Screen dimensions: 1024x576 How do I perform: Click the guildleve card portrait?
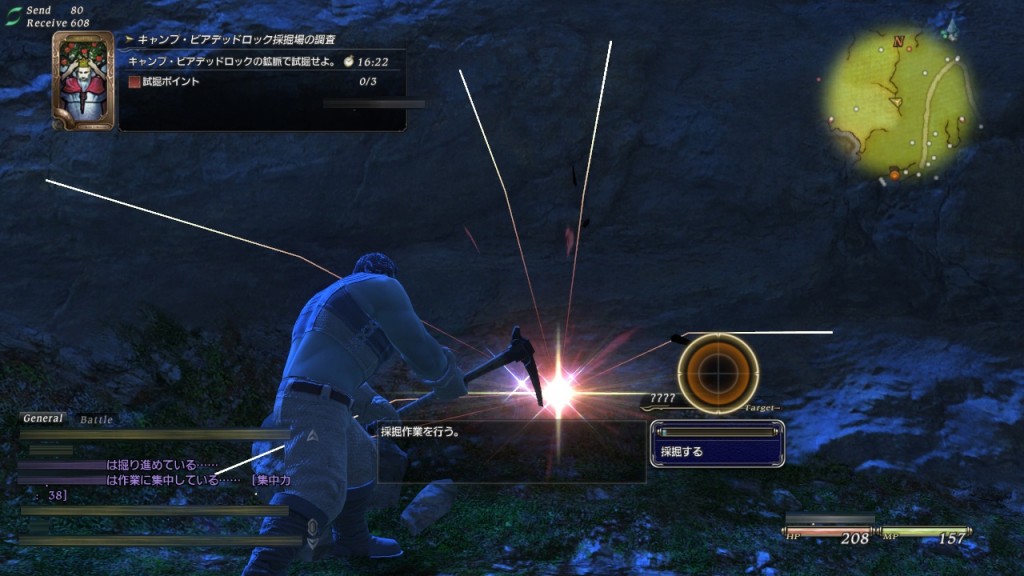[83, 81]
